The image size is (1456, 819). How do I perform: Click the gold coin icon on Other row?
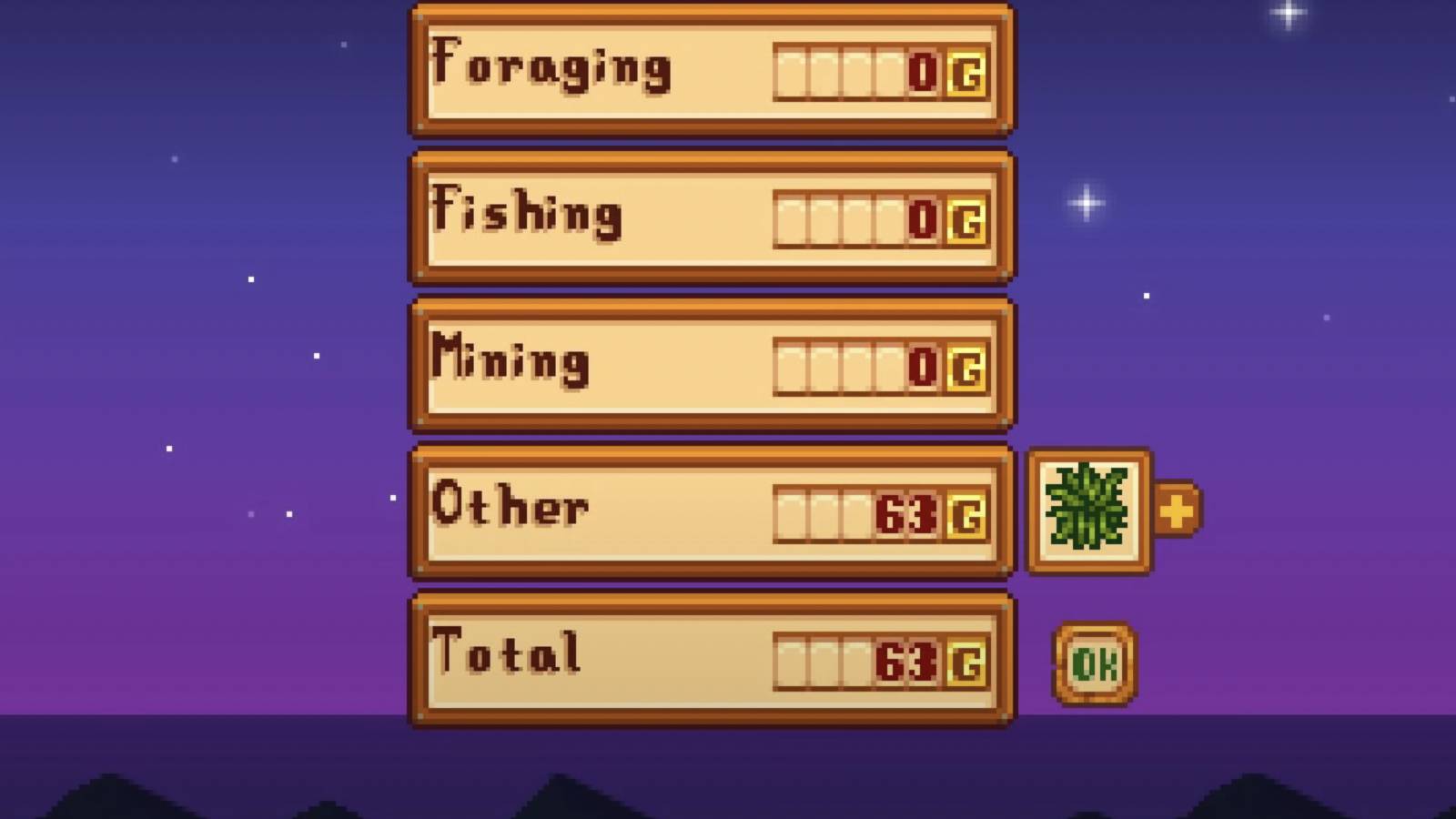click(966, 510)
